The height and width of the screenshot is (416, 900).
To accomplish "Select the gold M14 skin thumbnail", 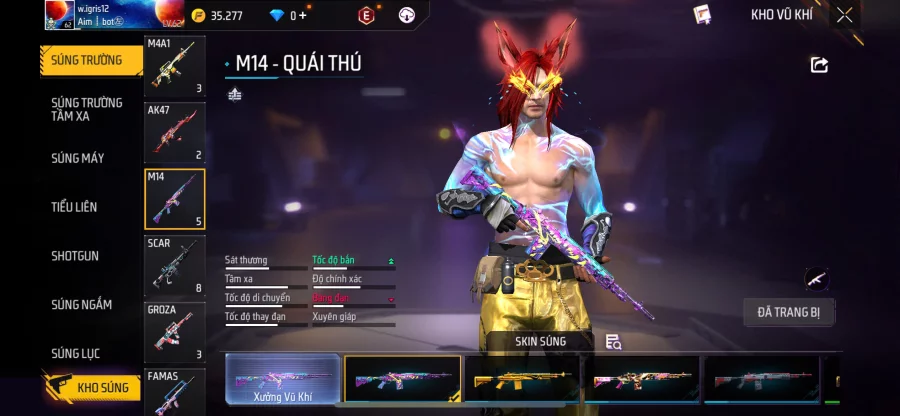I will [523, 380].
